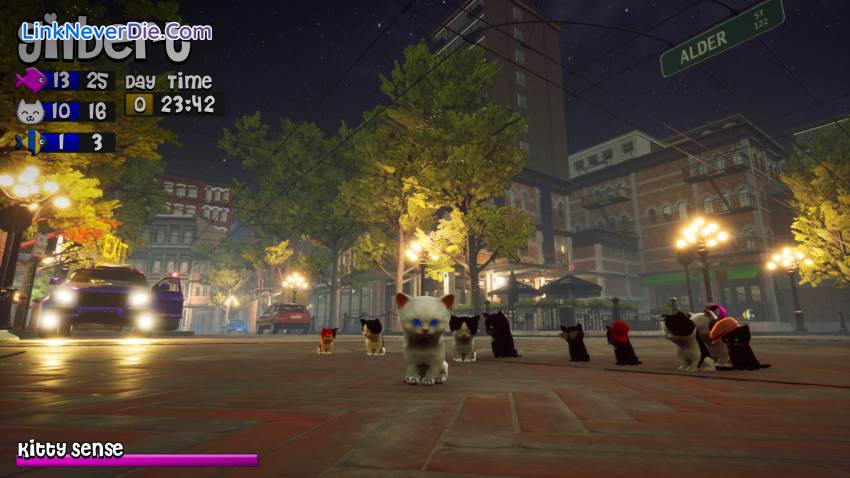Click the blue and yellow butterfly icon
Viewport: 850px width, 478px height.
31,142
